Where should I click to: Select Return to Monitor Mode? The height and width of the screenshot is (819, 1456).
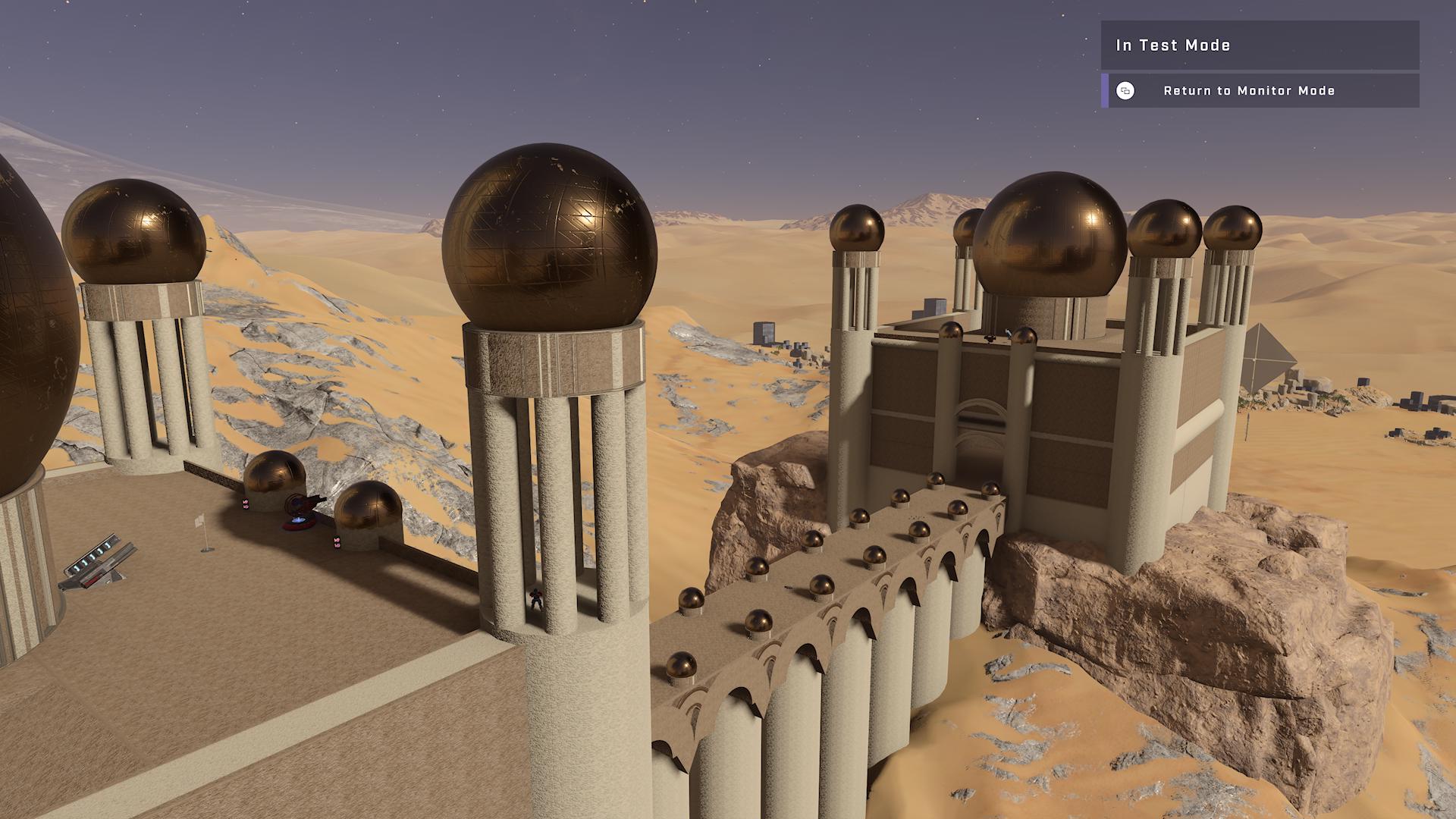1248,91
